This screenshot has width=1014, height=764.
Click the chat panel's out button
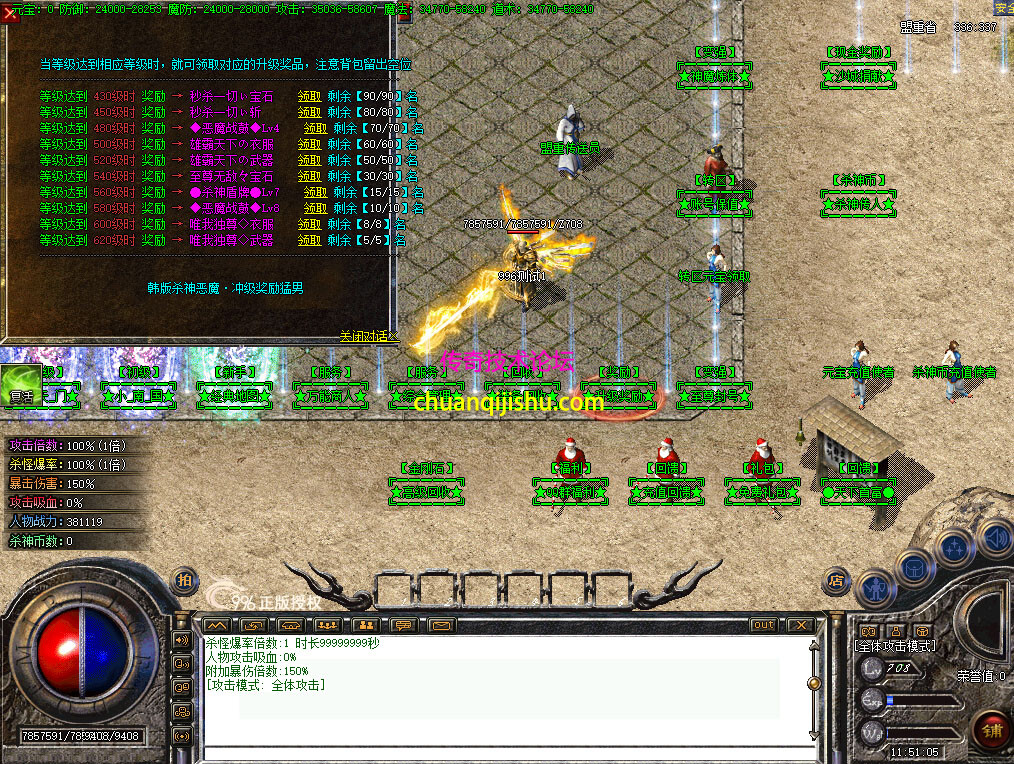point(763,625)
